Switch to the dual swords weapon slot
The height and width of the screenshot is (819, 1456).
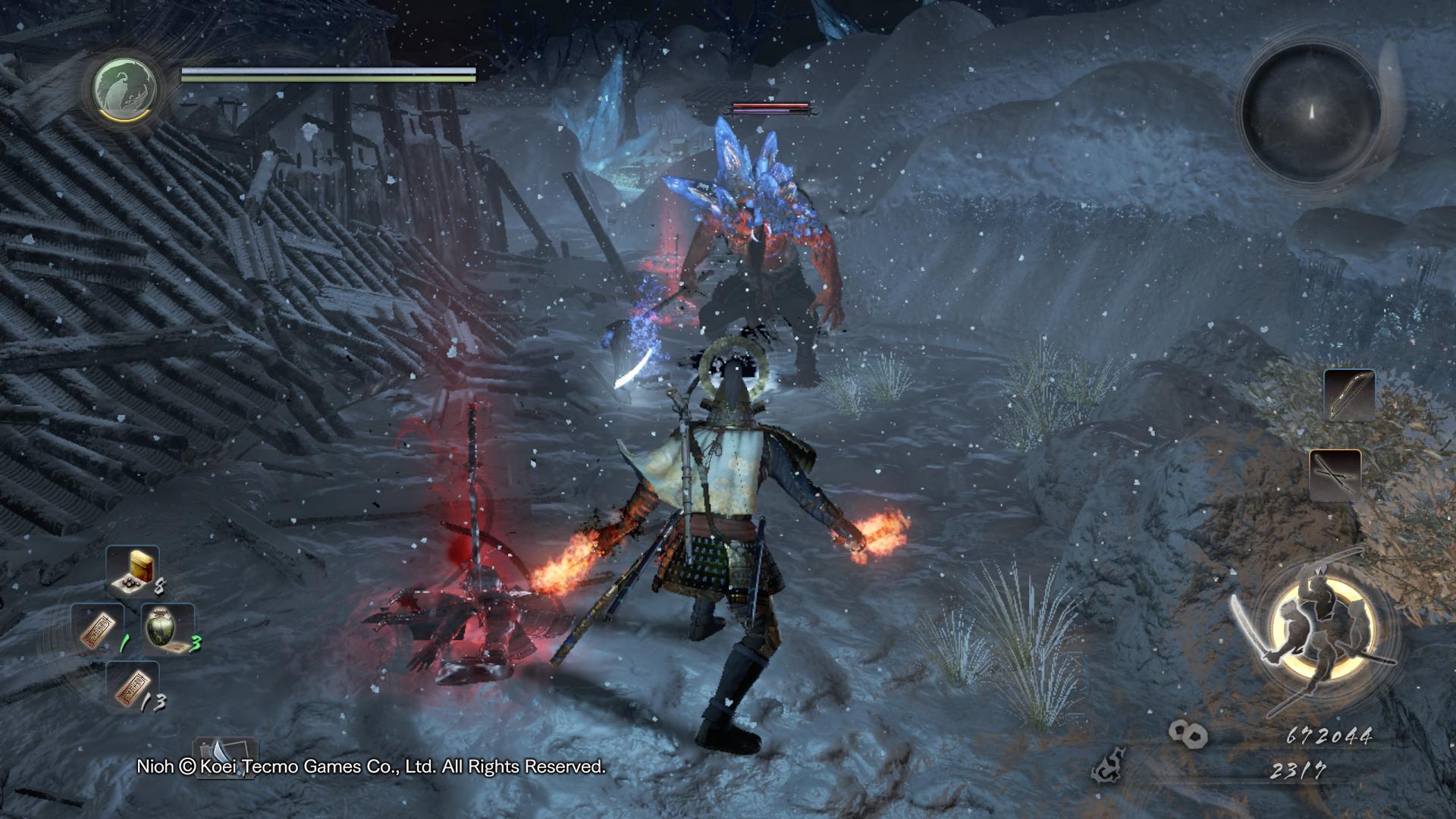(1335, 475)
